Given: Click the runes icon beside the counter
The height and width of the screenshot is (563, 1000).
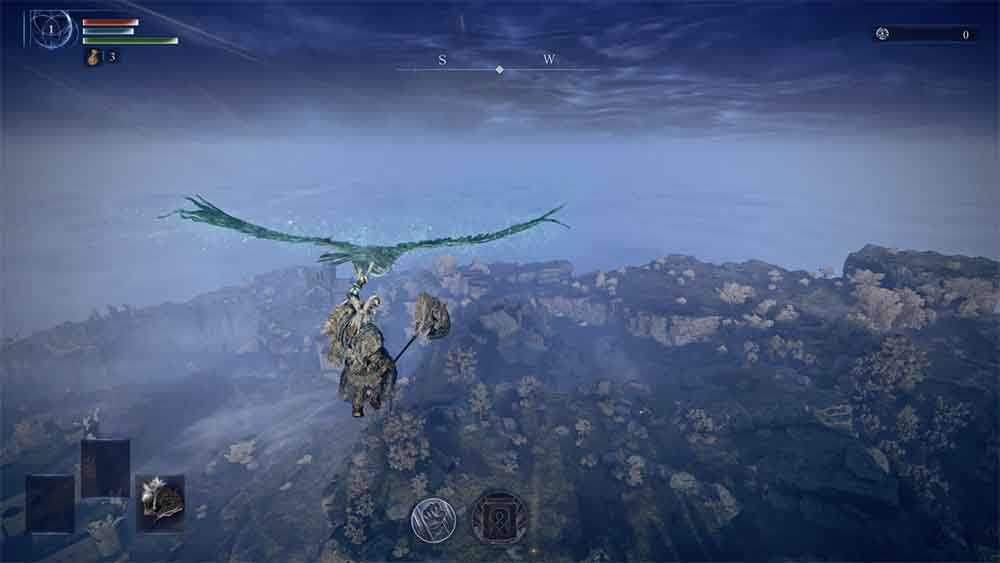Looking at the screenshot, I should click(x=883, y=34).
